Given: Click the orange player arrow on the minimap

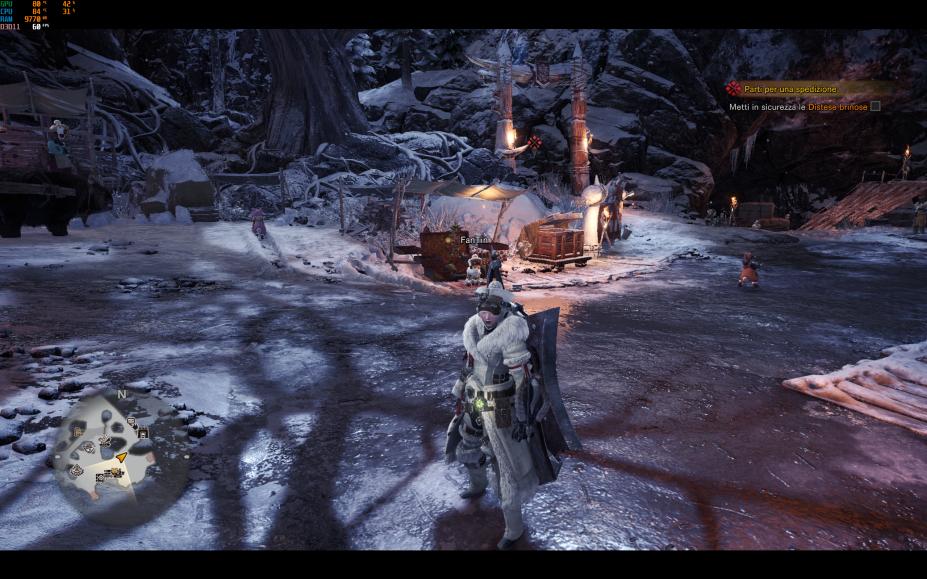Looking at the screenshot, I should point(122,457).
